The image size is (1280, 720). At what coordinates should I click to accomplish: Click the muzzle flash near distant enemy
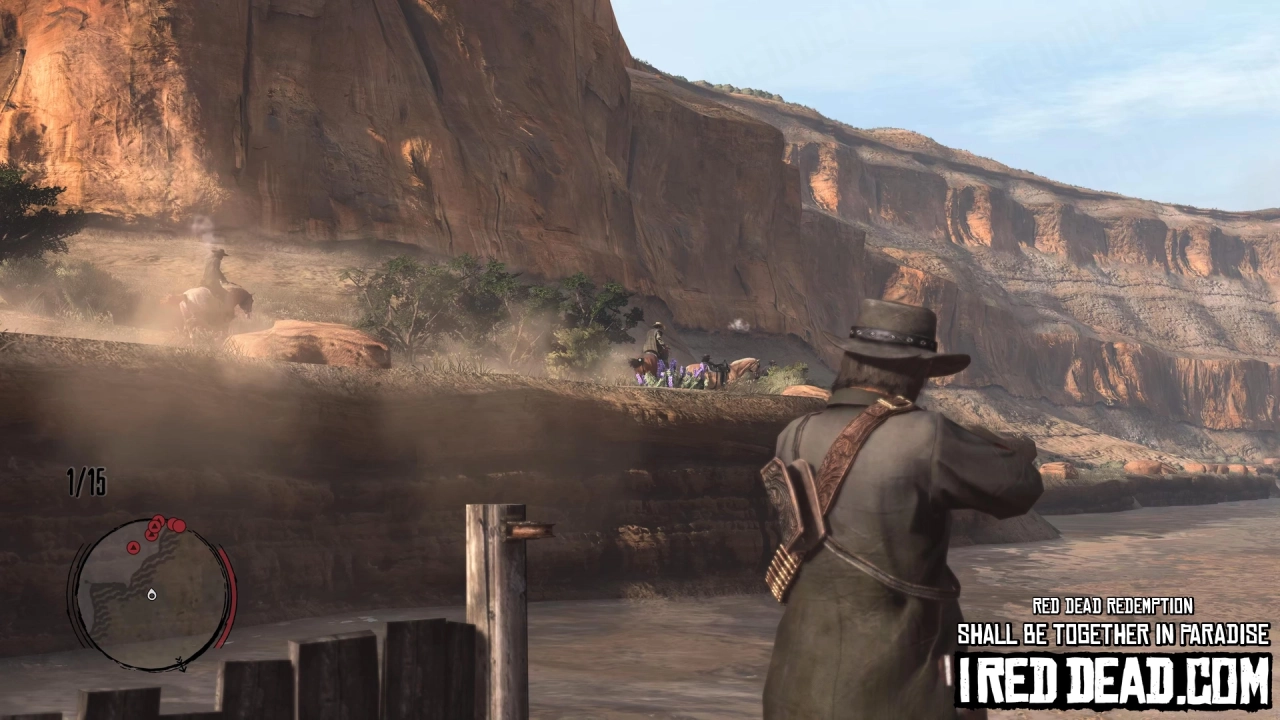pos(740,326)
